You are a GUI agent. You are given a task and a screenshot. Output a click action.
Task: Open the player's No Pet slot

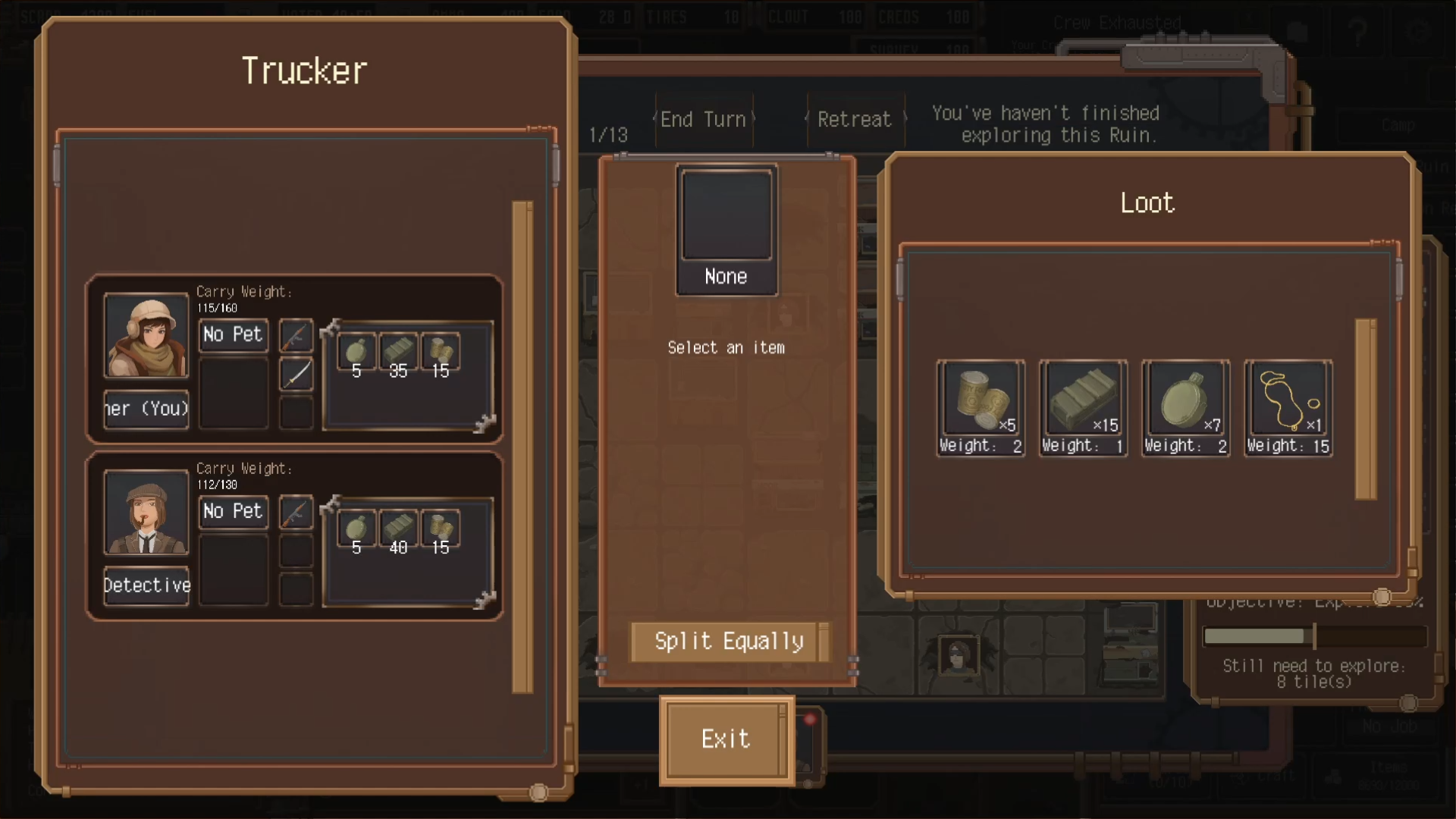click(233, 334)
